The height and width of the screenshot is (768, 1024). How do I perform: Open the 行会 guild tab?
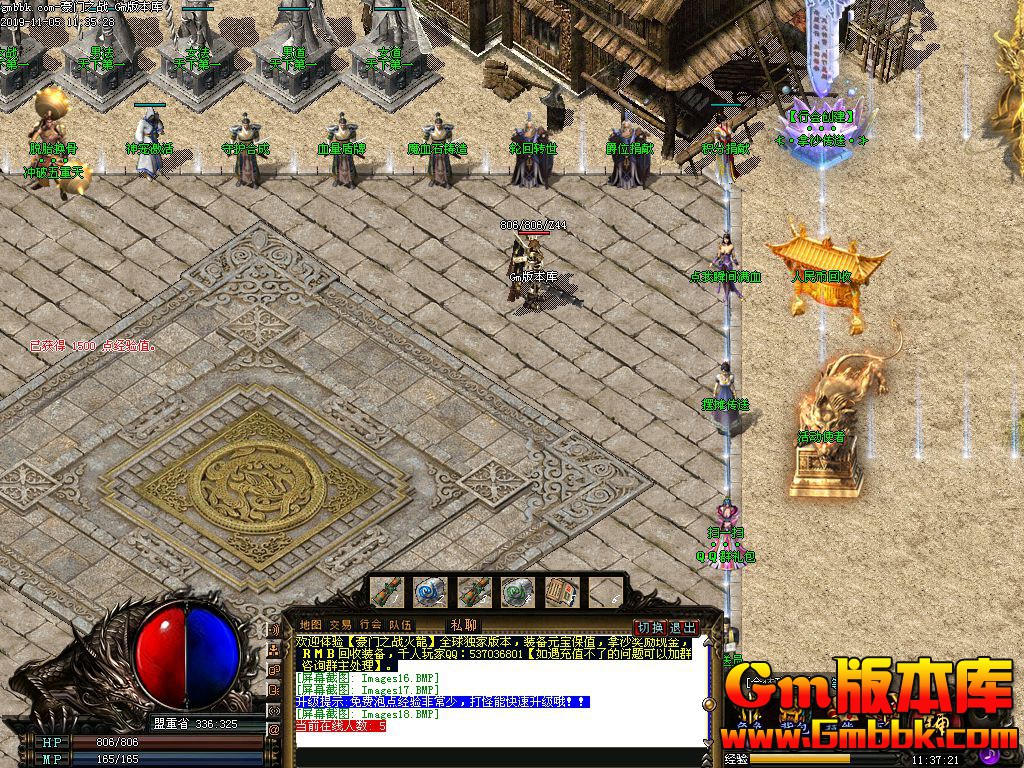371,625
